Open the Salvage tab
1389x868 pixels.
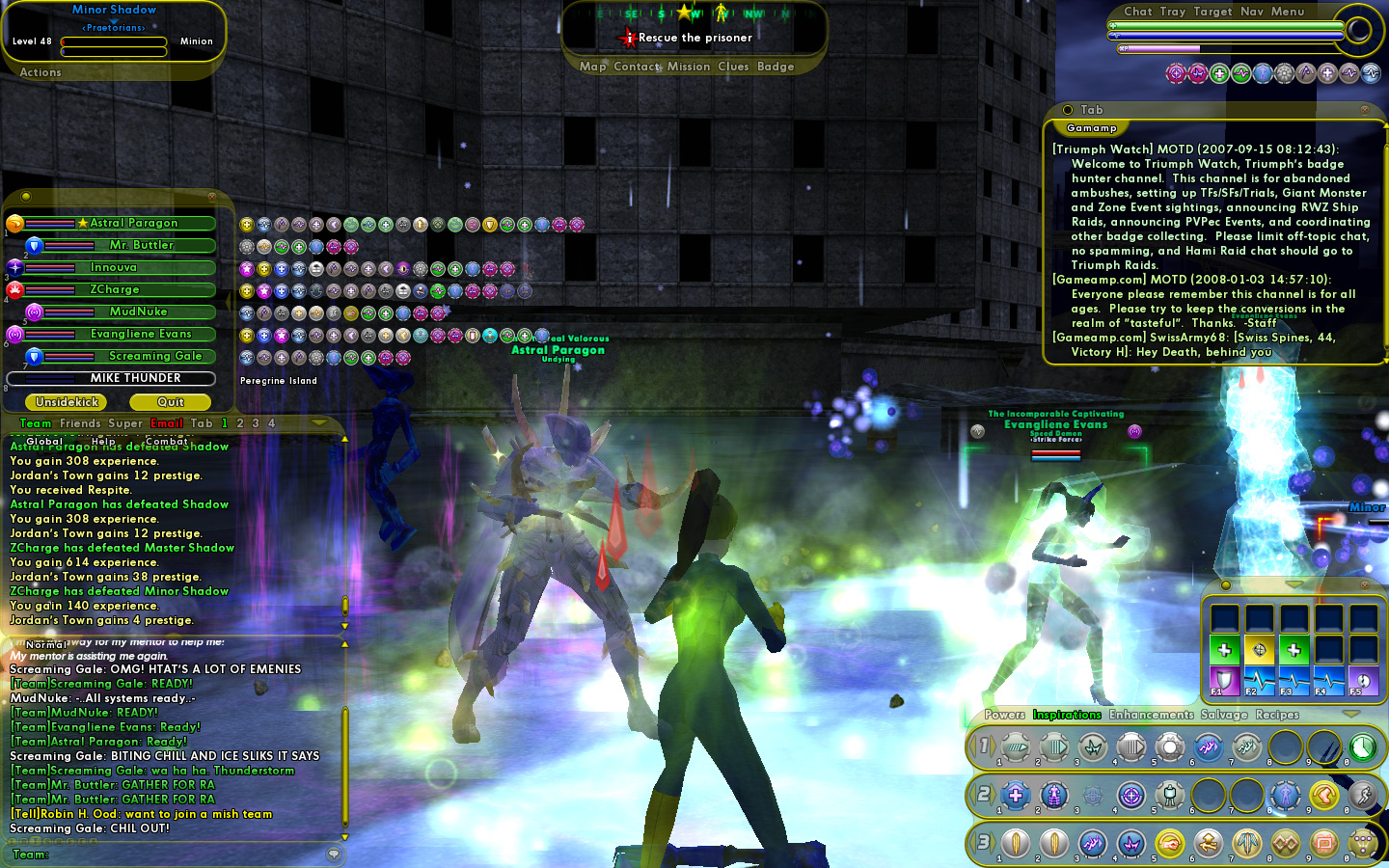(x=1224, y=715)
